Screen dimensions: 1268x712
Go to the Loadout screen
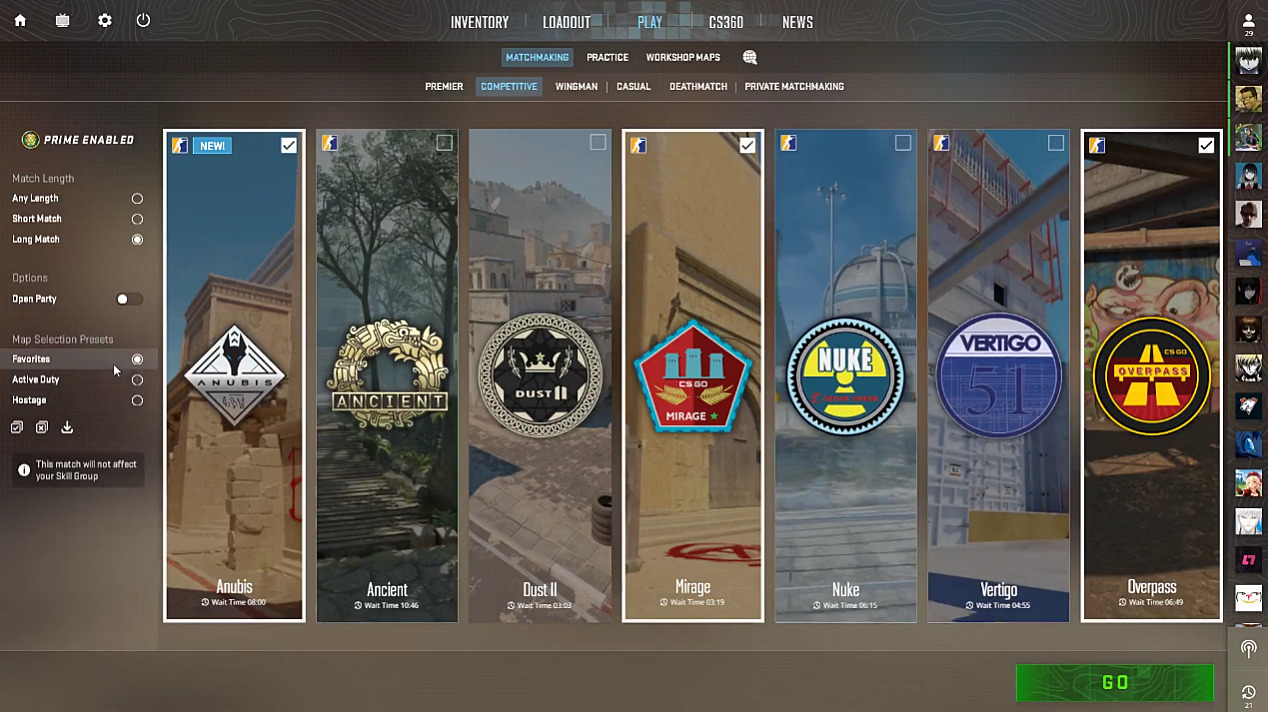(566, 22)
